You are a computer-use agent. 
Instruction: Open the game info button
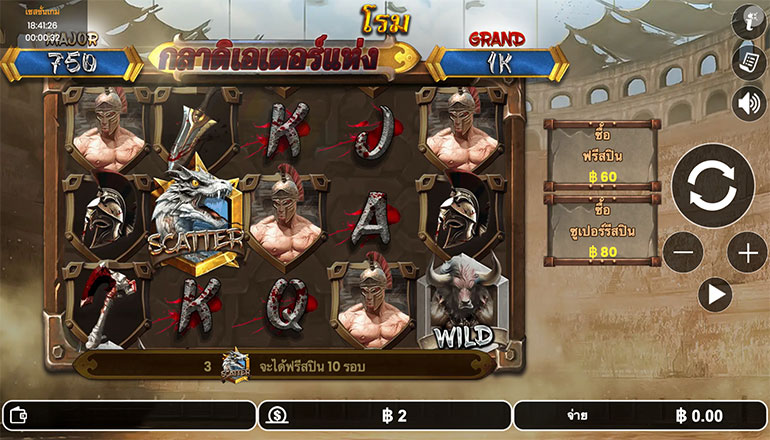(748, 21)
